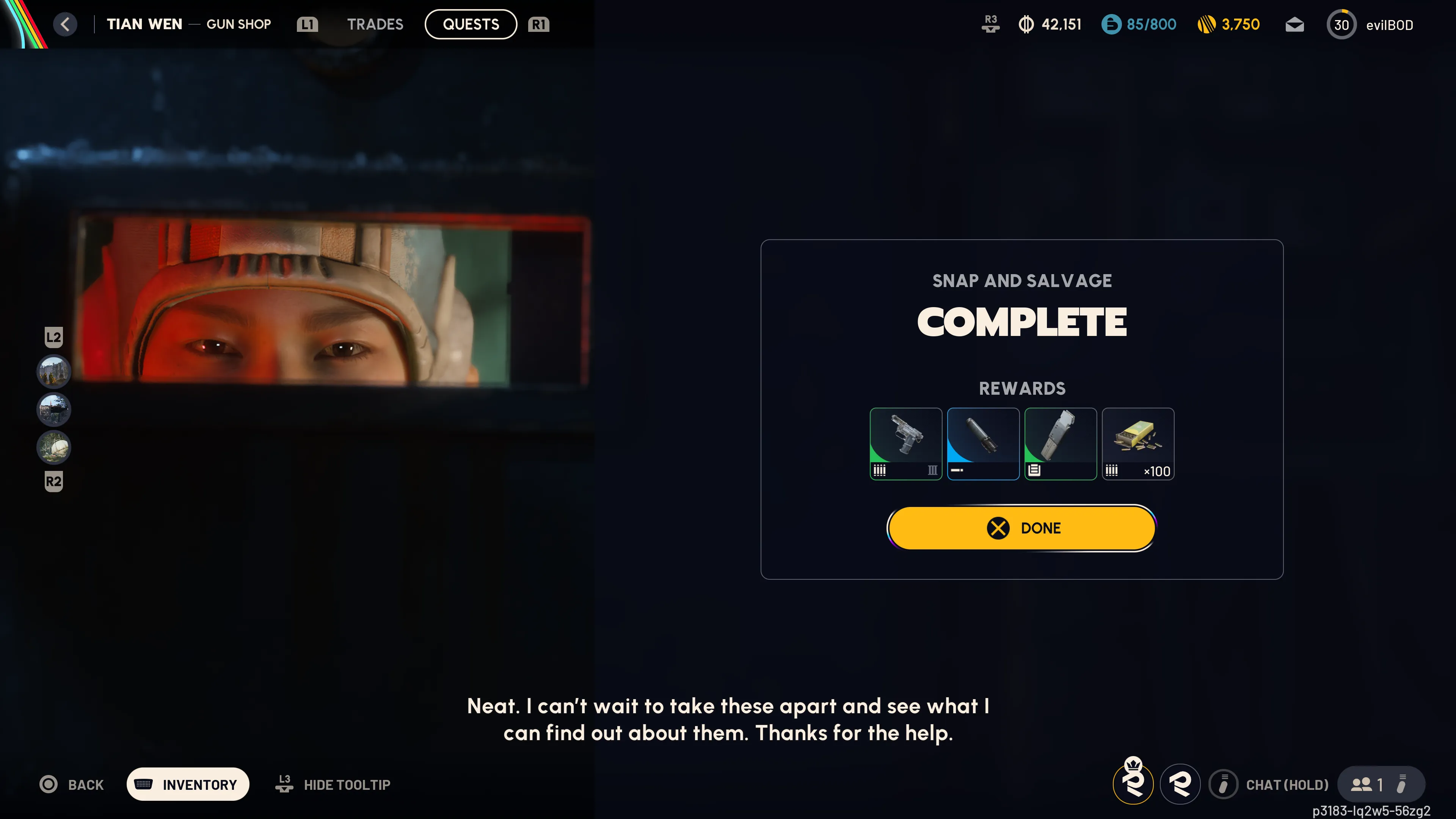The width and height of the screenshot is (1456, 819).
Task: Expand the back chevron next to Tian Wen
Action: pyautogui.click(x=66, y=24)
